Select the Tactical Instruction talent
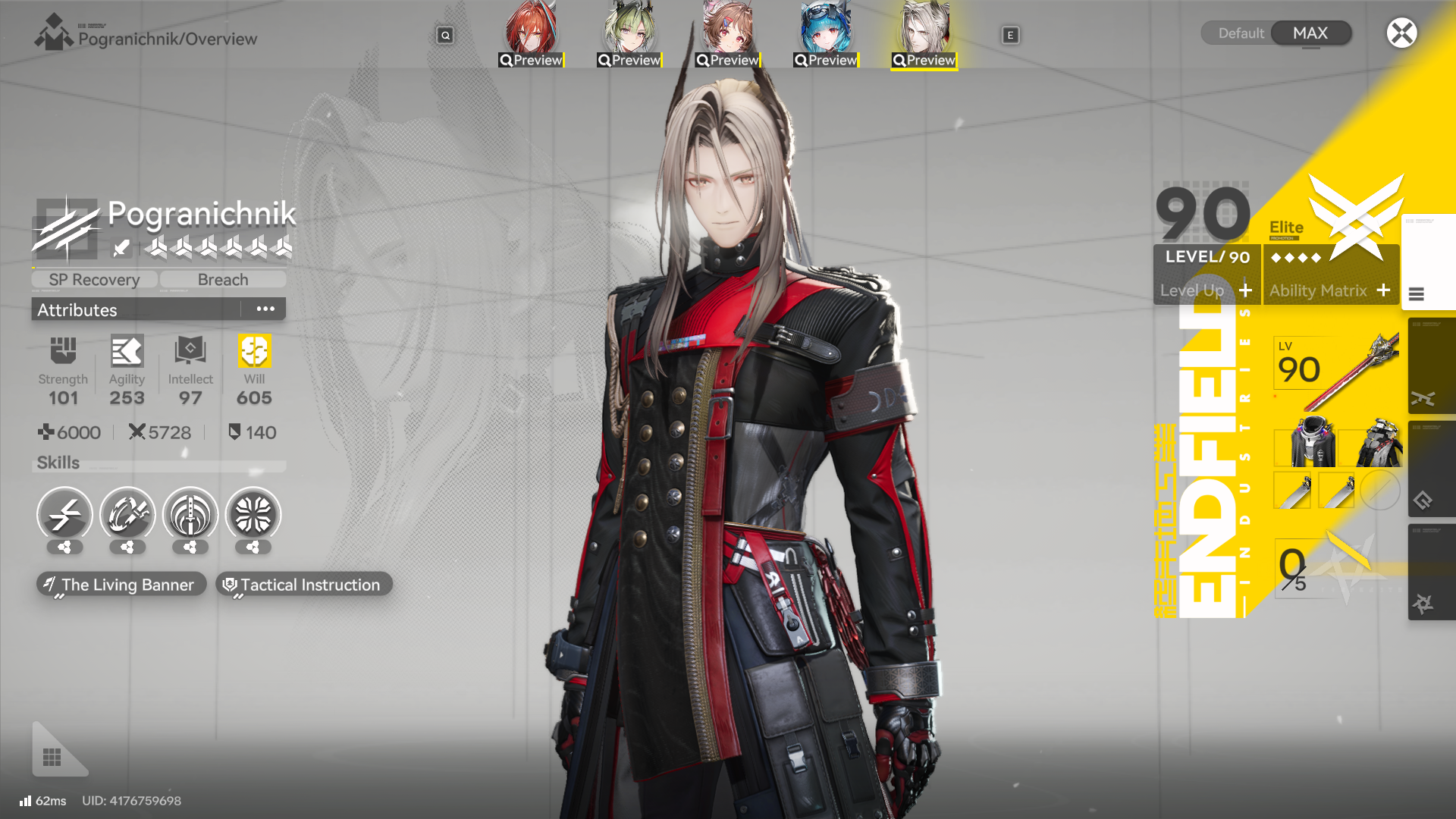Image resolution: width=1456 pixels, height=819 pixels. coord(303,585)
